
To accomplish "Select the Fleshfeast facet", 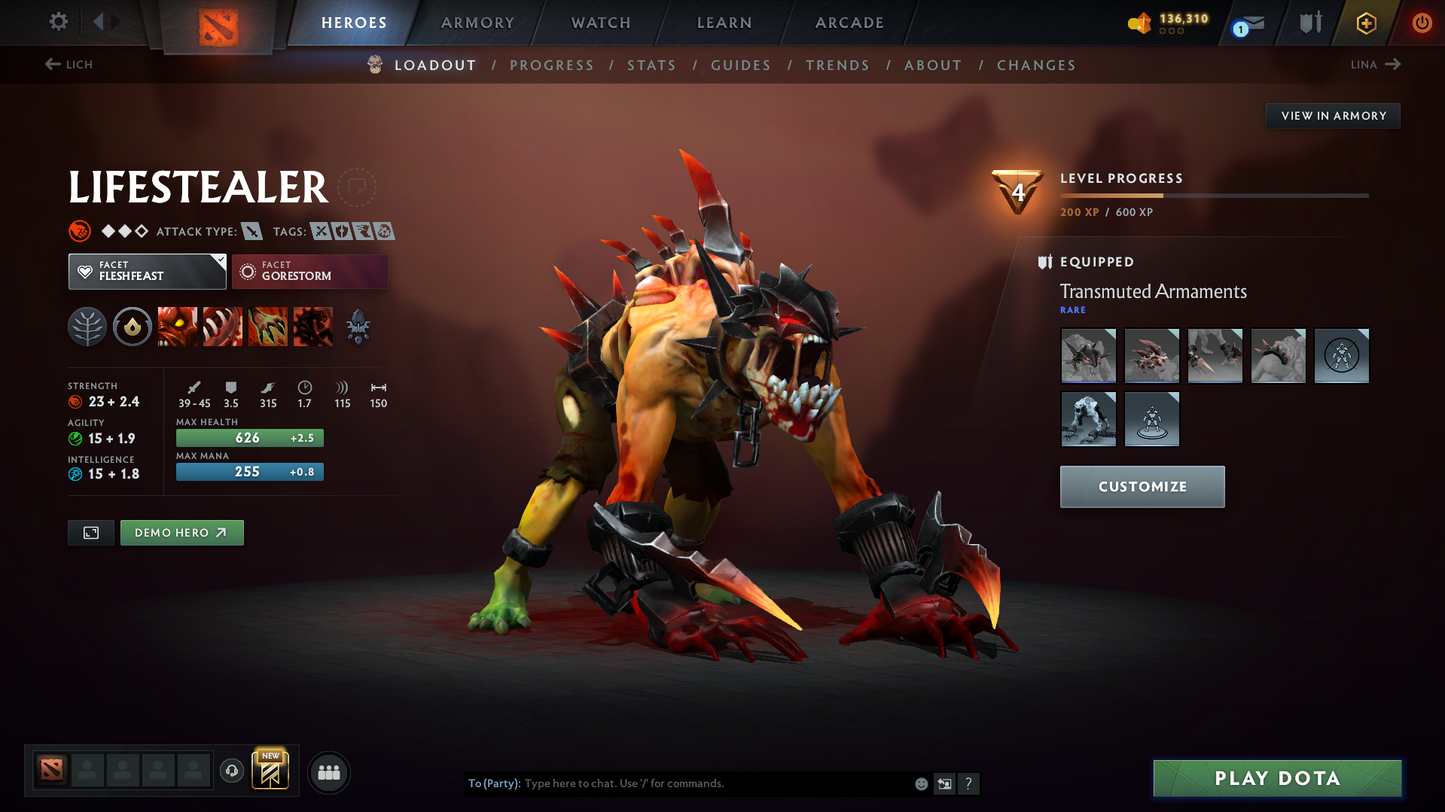I will click(x=147, y=271).
